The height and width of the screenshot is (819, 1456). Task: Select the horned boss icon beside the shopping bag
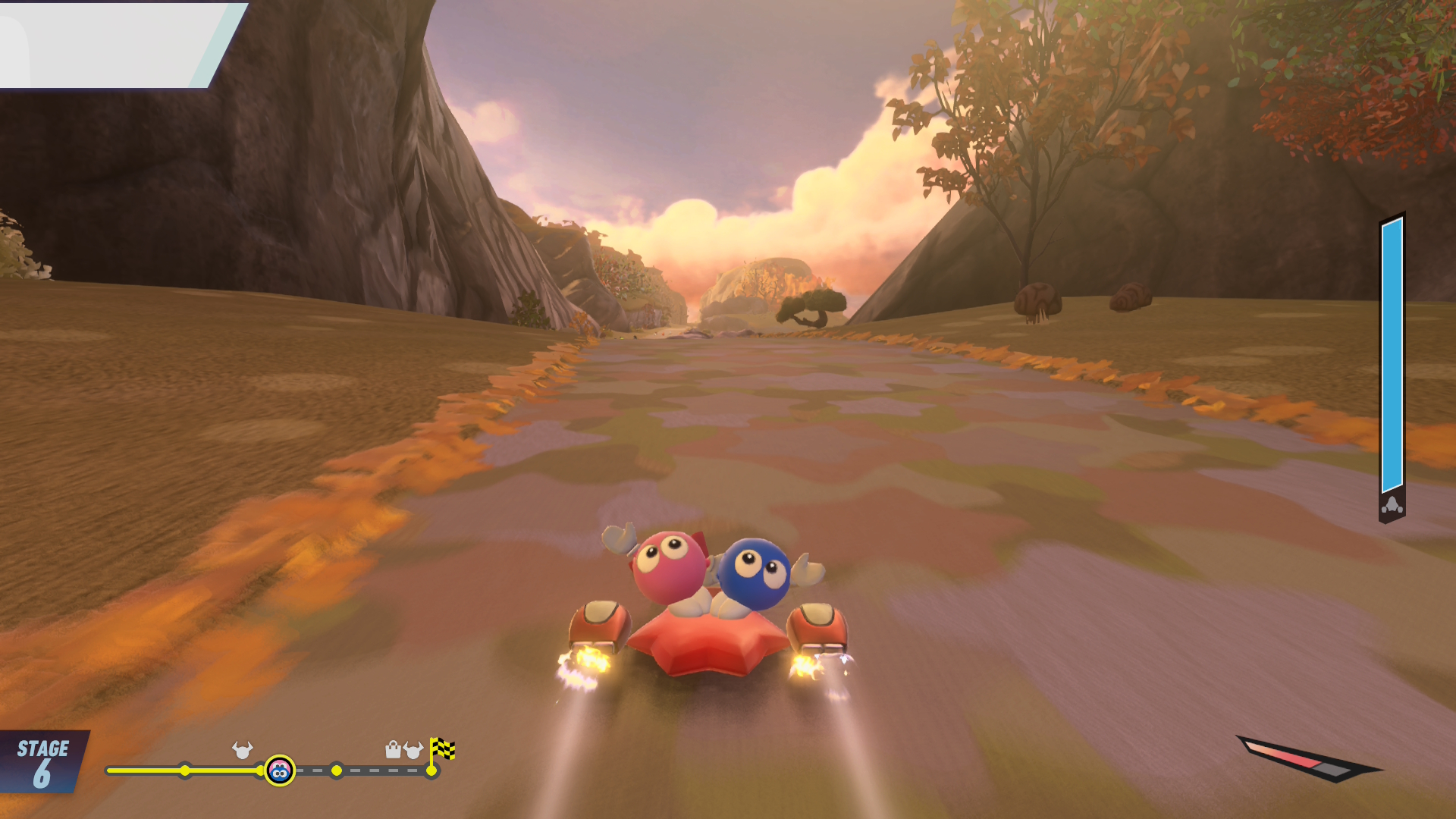413,750
